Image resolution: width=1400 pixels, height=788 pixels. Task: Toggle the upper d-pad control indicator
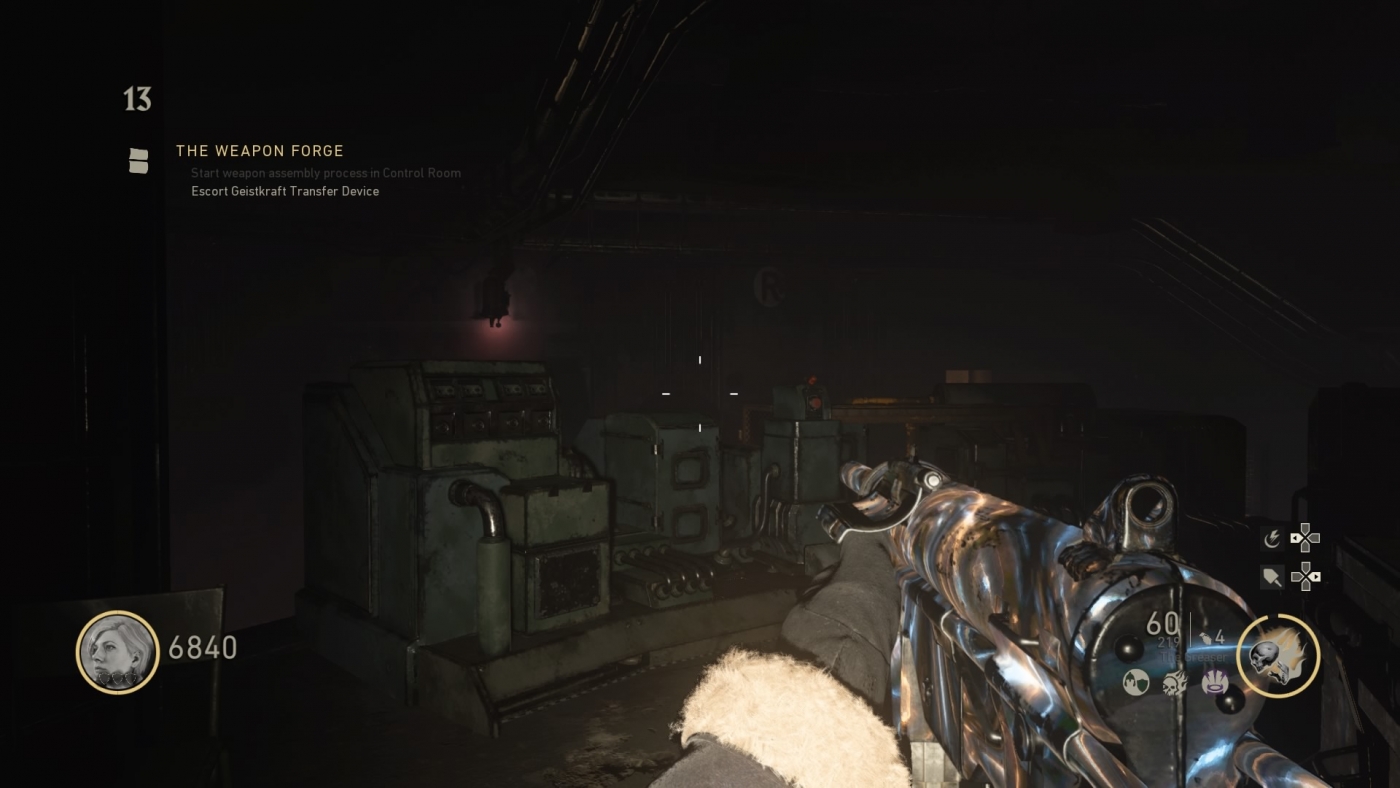click(1305, 537)
